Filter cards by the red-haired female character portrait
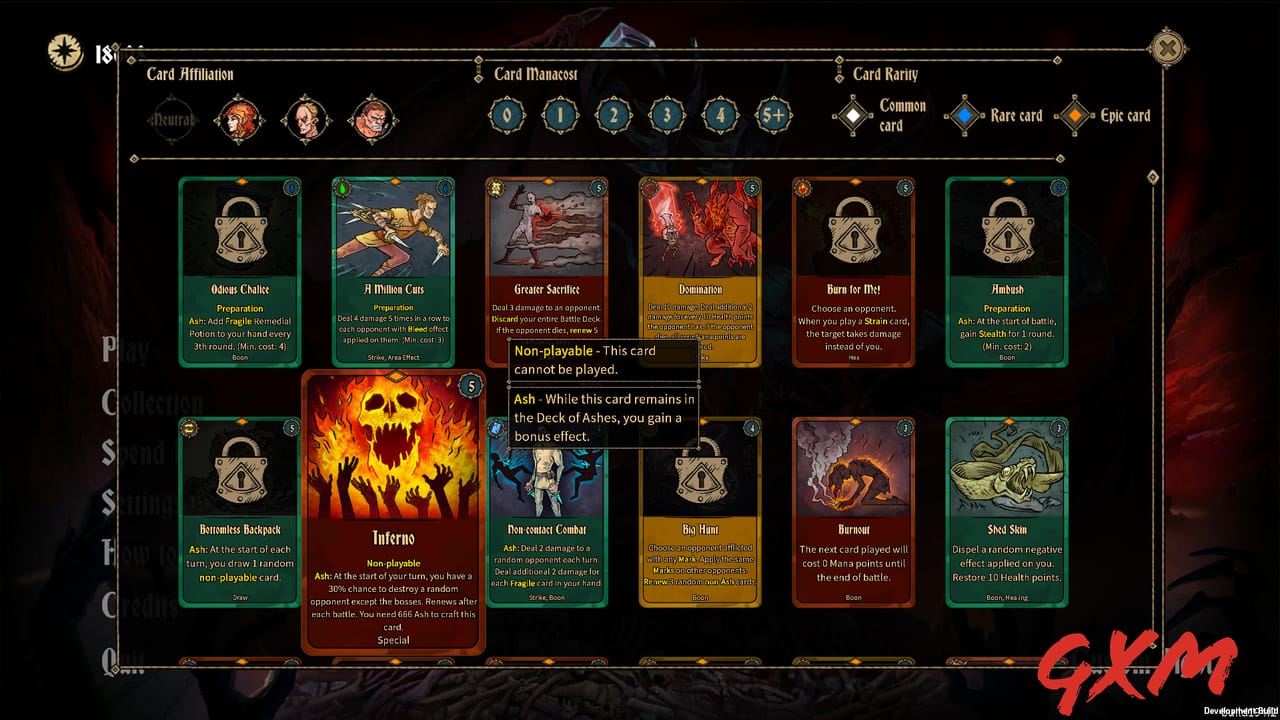This screenshot has width=1280, height=720. click(239, 118)
